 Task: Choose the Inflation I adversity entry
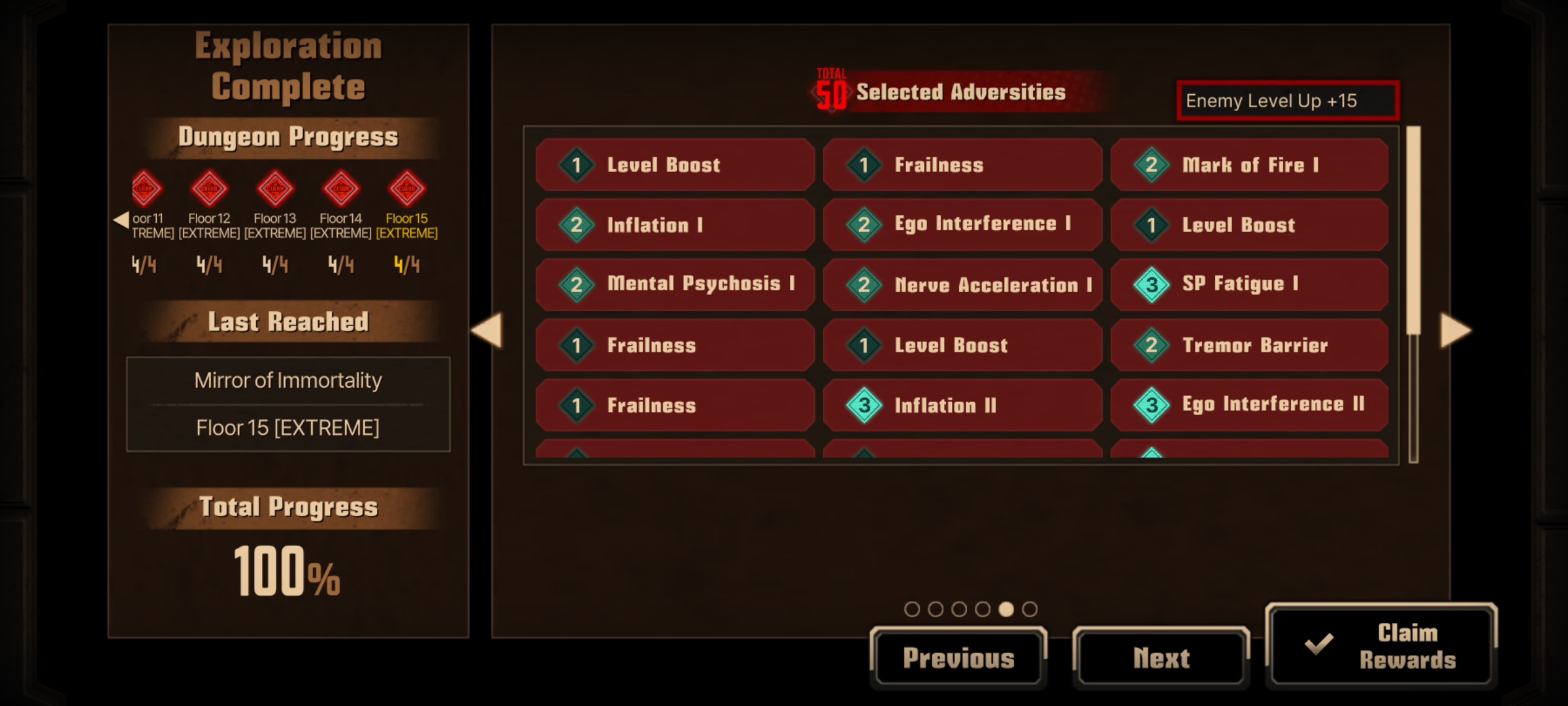coord(674,225)
